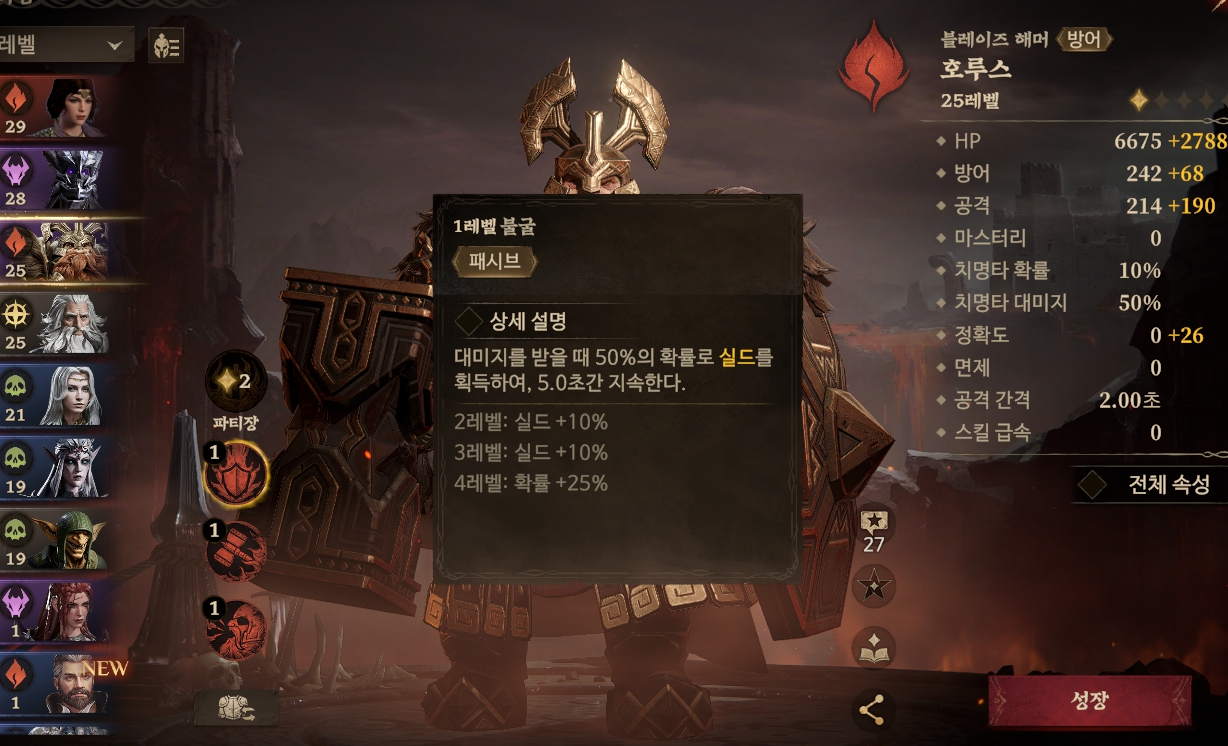Open the 파티장 party leader skill icon

(236, 382)
